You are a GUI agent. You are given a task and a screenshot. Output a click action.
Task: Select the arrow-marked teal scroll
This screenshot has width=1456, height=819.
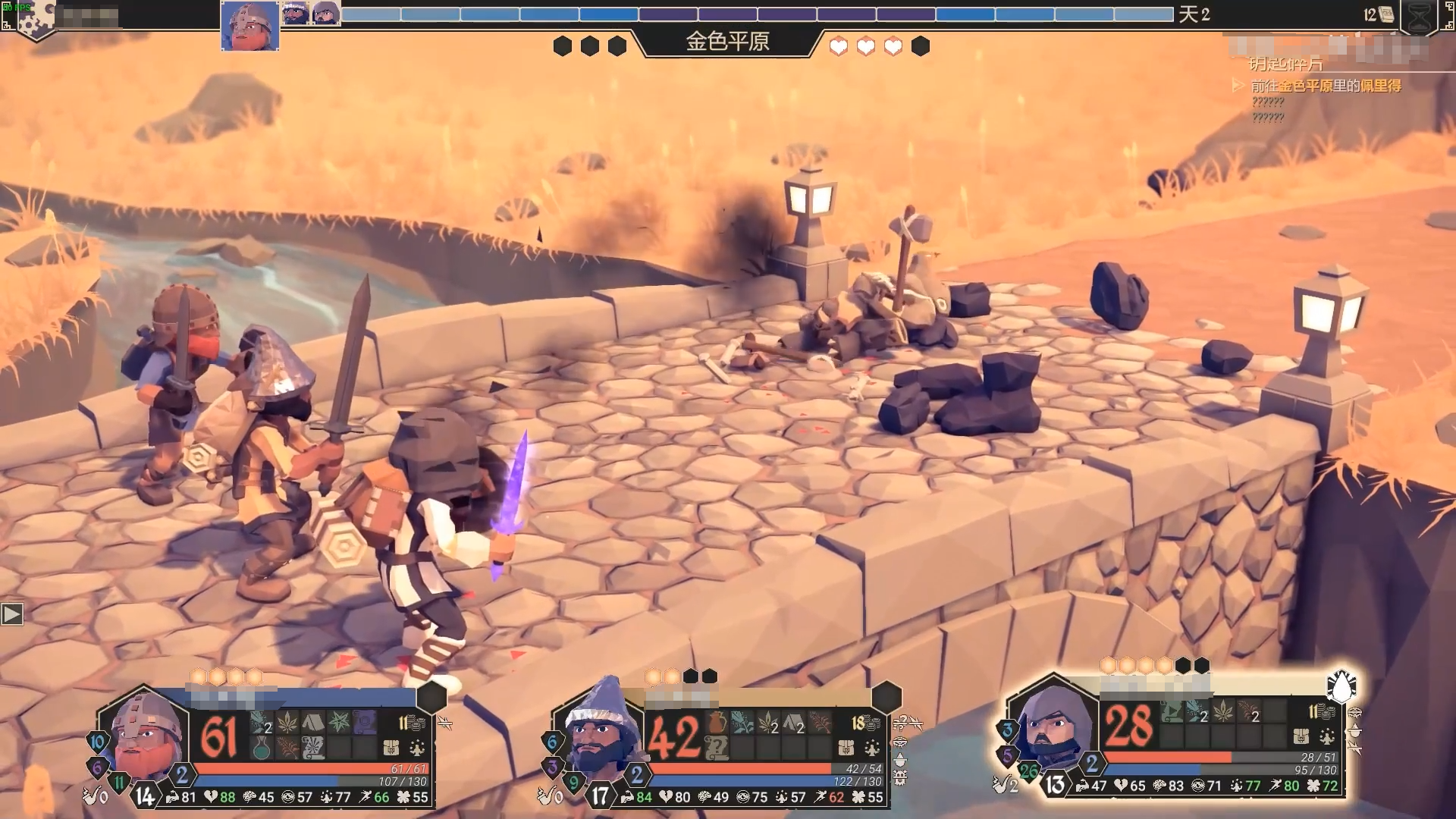(1172, 711)
